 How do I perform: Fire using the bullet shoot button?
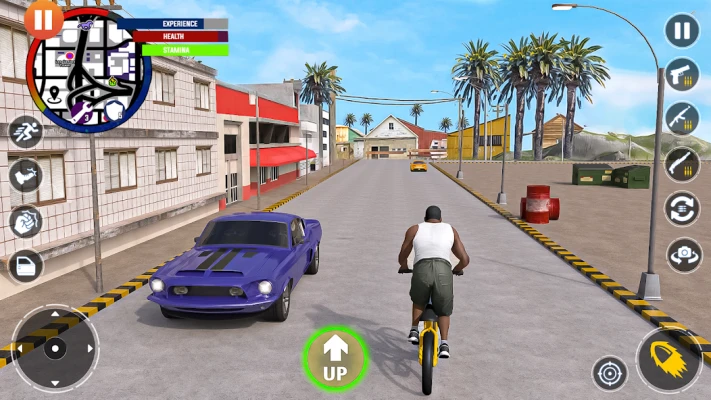tap(669, 360)
